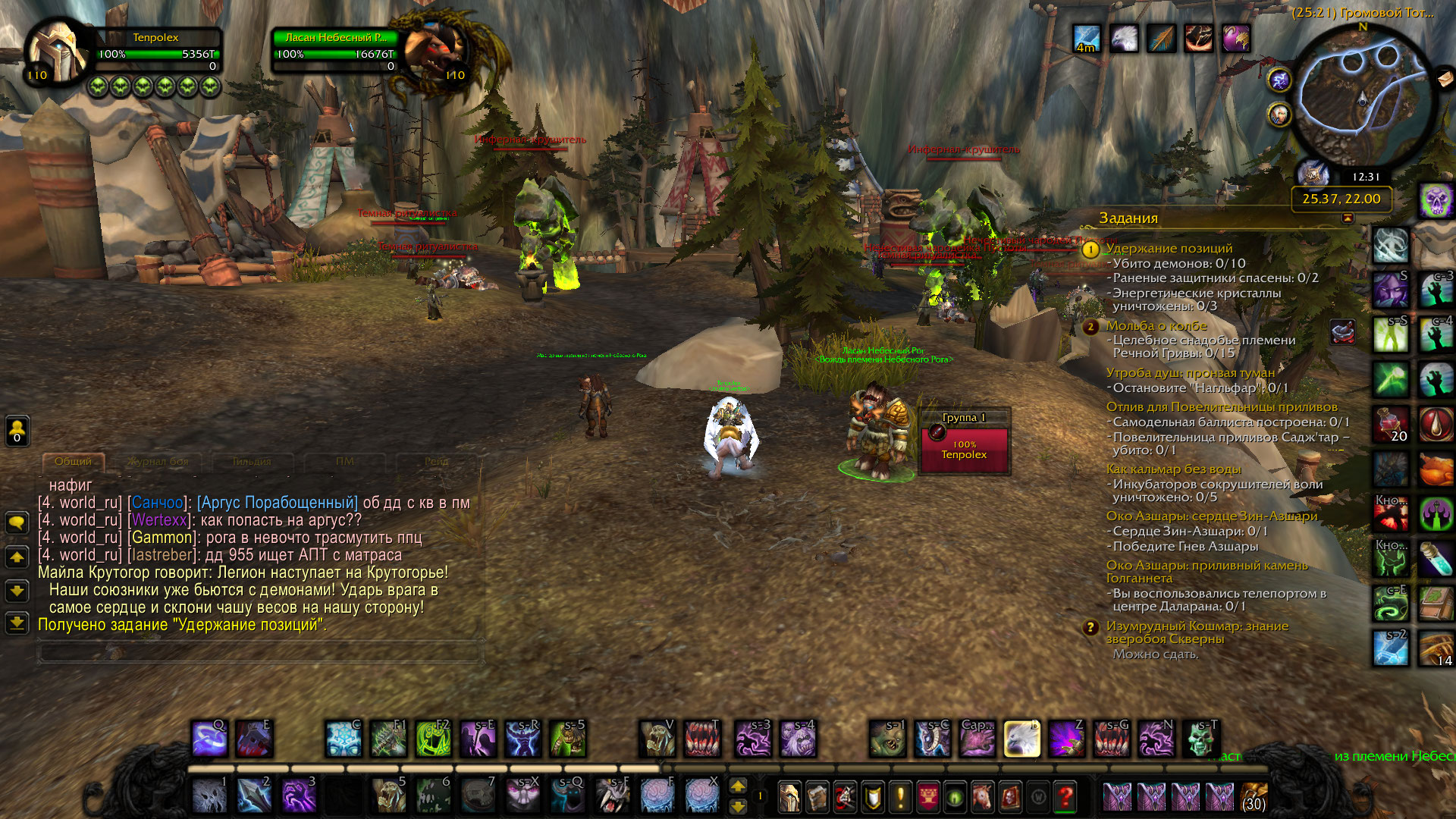Activate the green rune ability bound to F2
This screenshot has height=819, width=1456.
click(433, 738)
